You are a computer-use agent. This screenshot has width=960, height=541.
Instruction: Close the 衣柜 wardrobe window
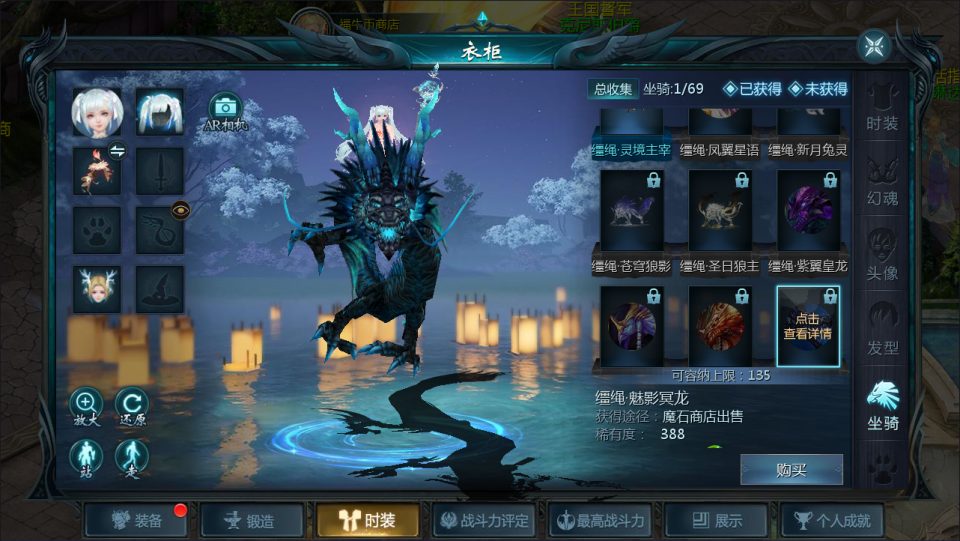[873, 46]
